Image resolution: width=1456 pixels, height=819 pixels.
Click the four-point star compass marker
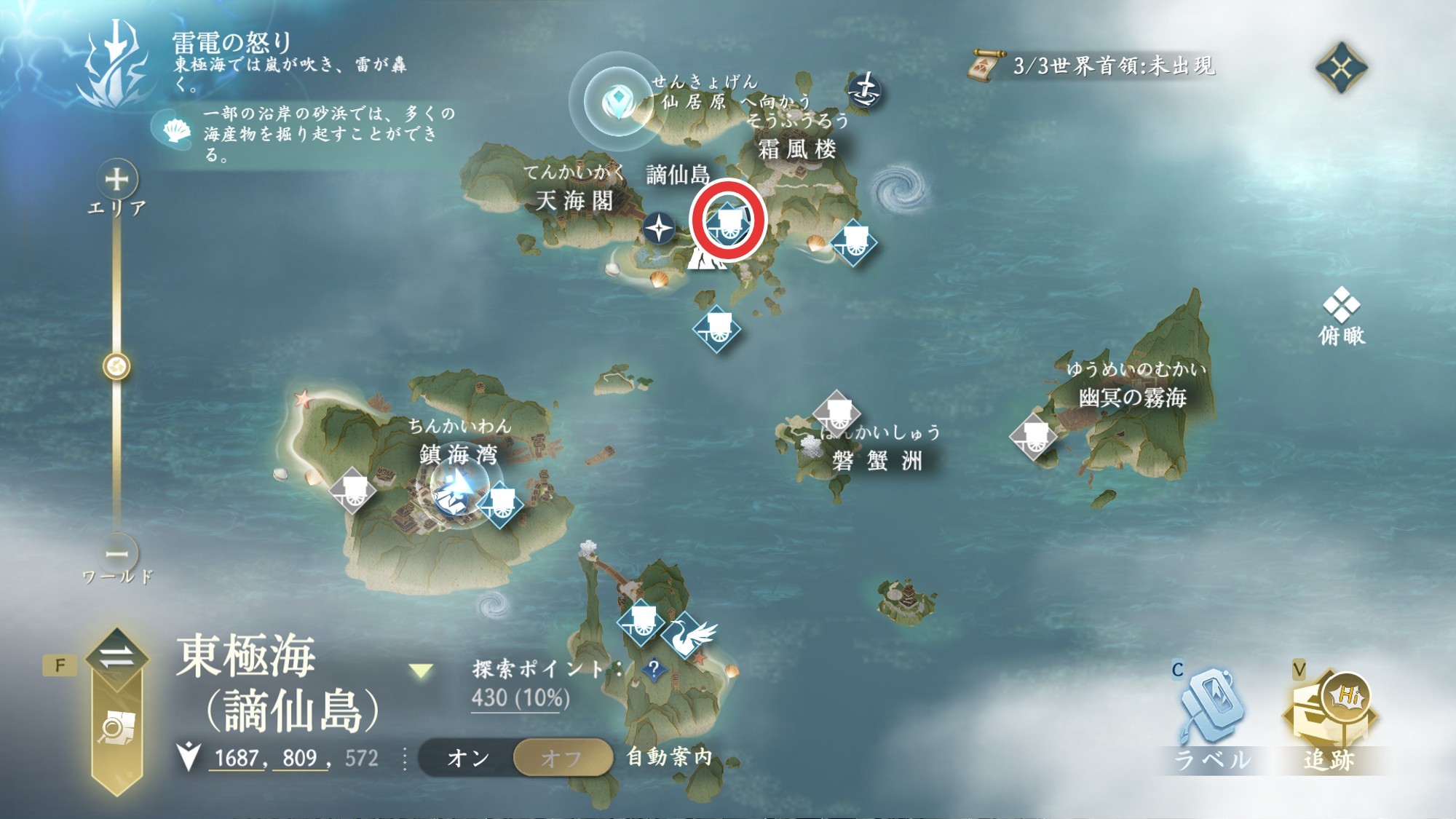(x=659, y=229)
